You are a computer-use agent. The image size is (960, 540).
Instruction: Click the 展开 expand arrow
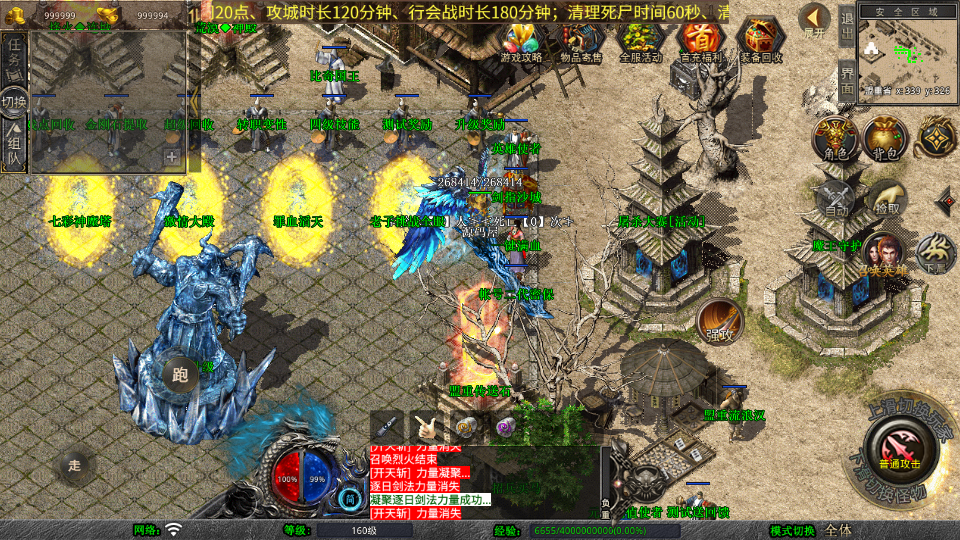(815, 20)
